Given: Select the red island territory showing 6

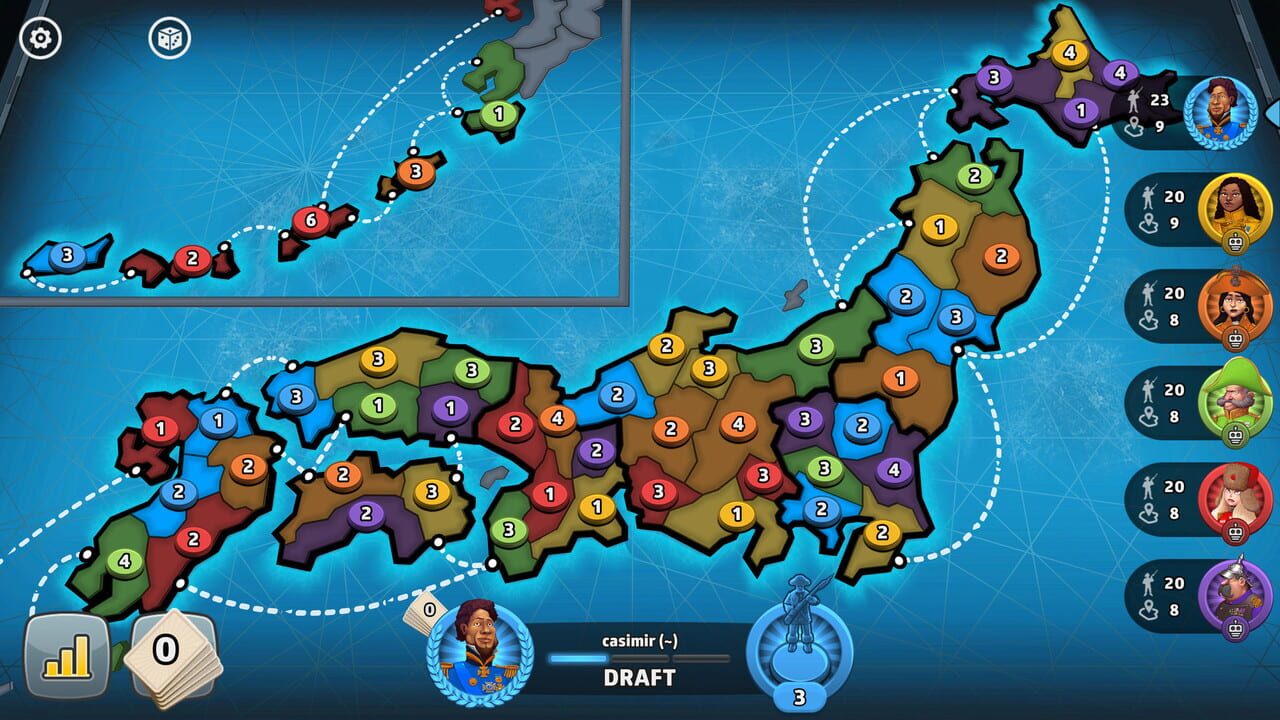Looking at the screenshot, I should coord(310,220).
